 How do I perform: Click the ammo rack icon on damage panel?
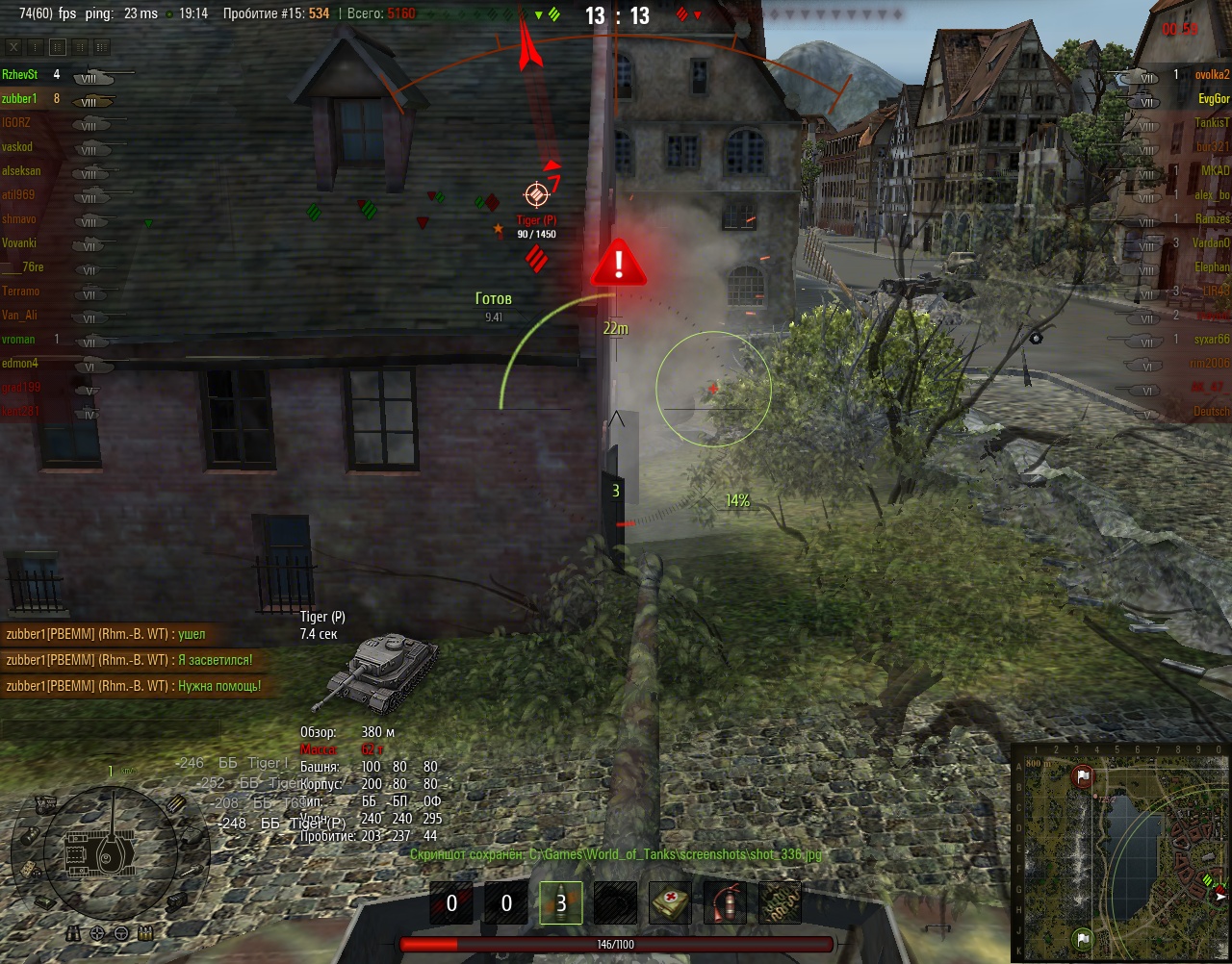click(176, 803)
